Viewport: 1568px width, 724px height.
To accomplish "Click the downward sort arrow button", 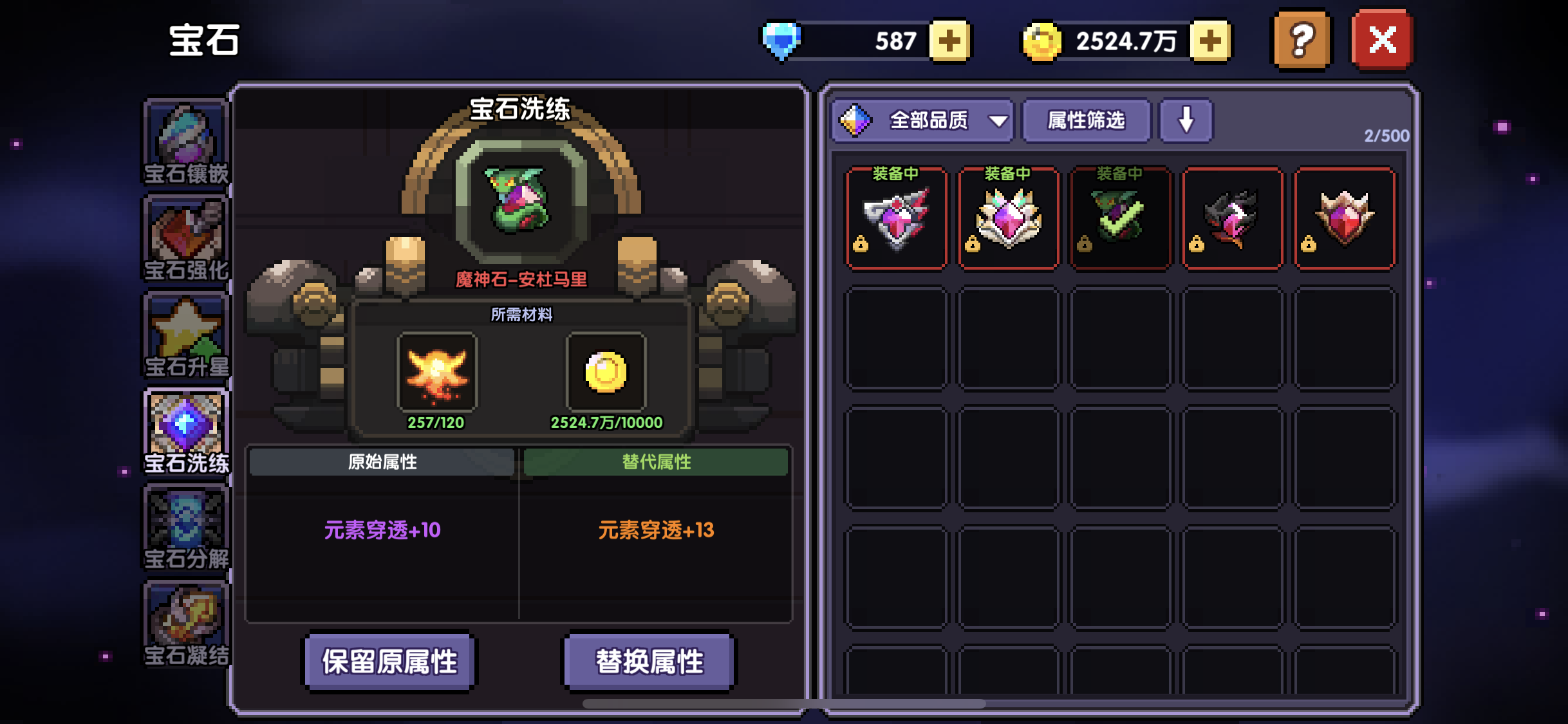I will click(x=1186, y=120).
